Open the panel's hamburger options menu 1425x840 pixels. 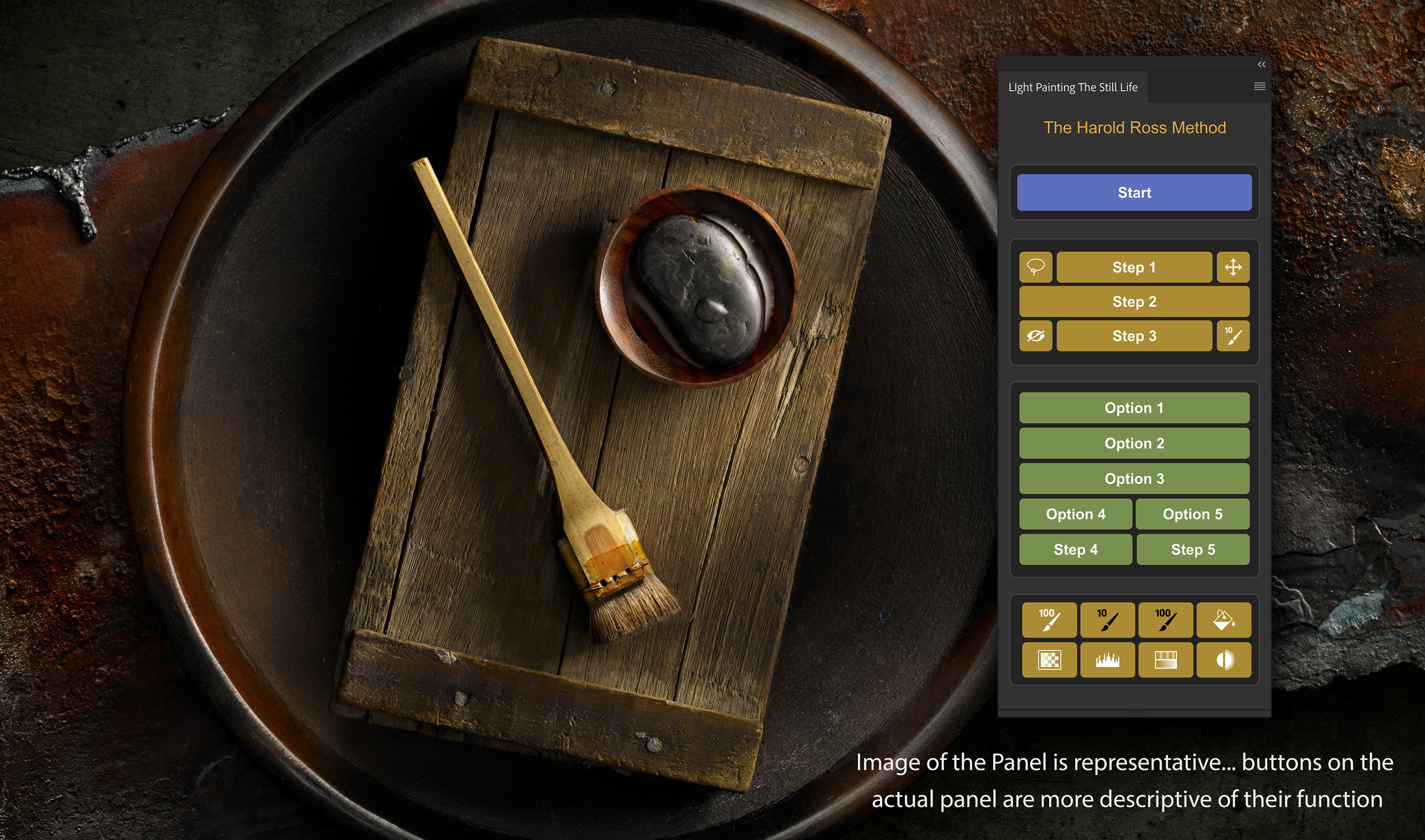(1259, 87)
